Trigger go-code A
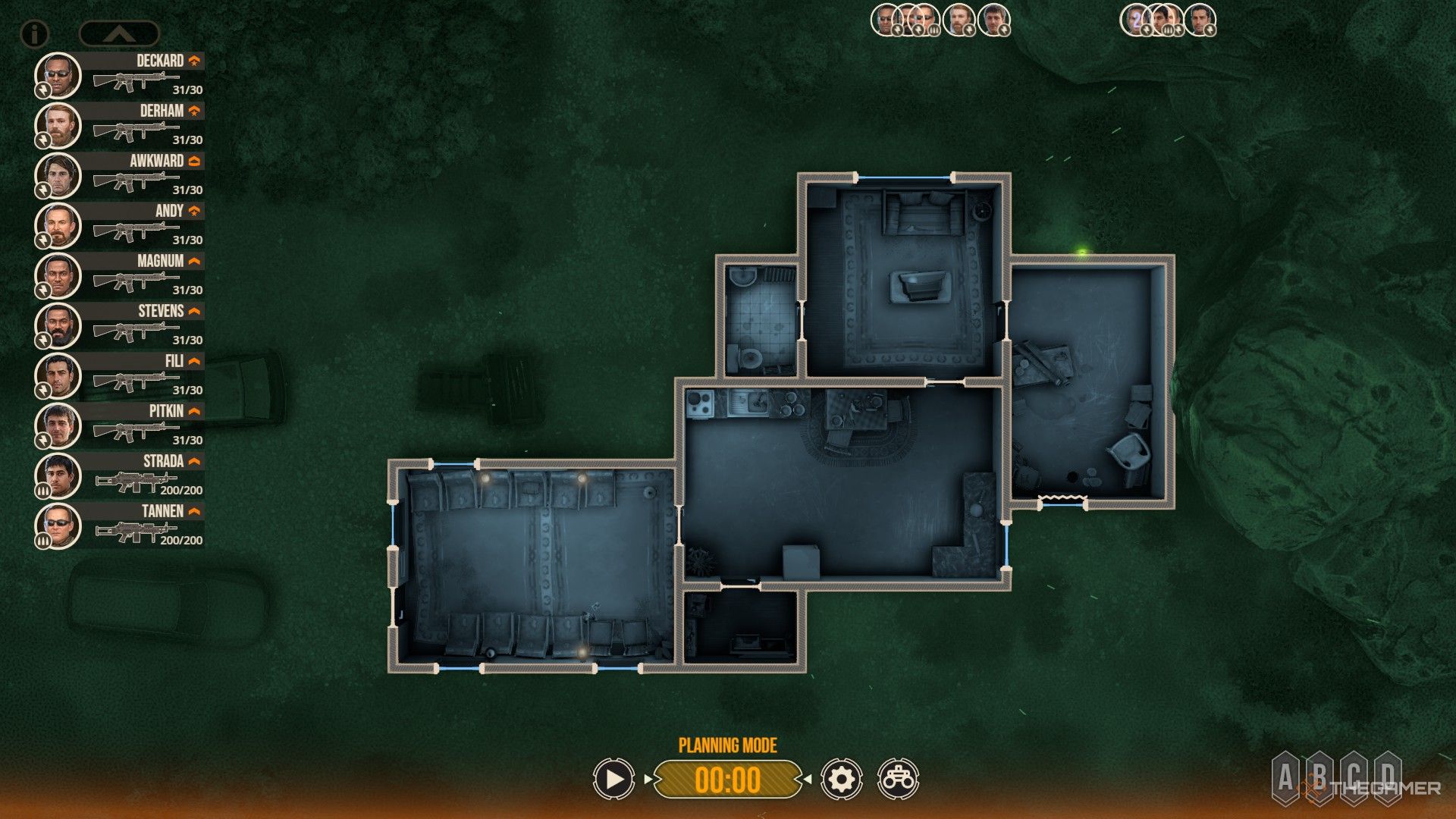This screenshot has height=819, width=1456. point(1285,777)
